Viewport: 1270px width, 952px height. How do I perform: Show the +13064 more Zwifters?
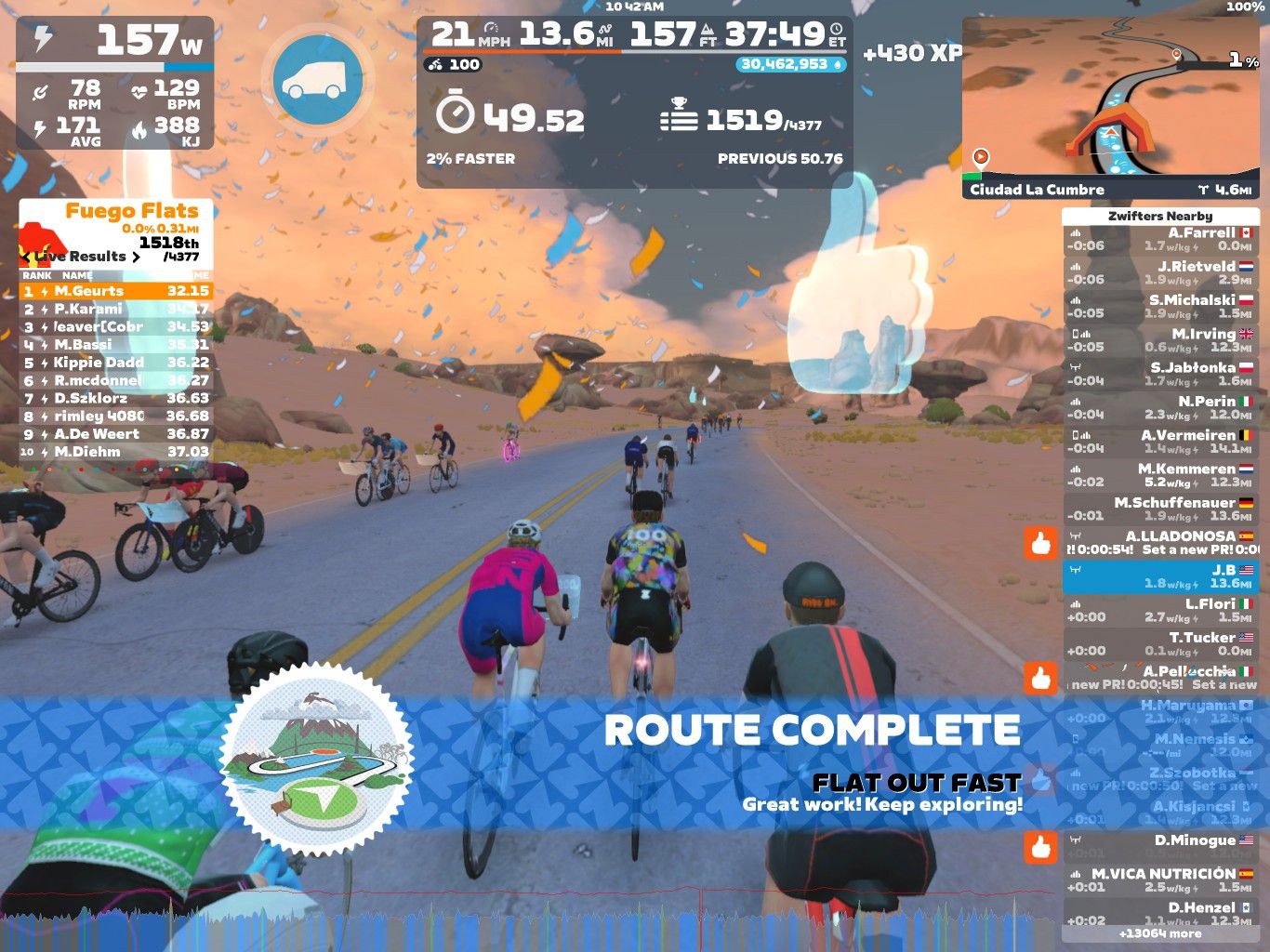pyautogui.click(x=1160, y=933)
